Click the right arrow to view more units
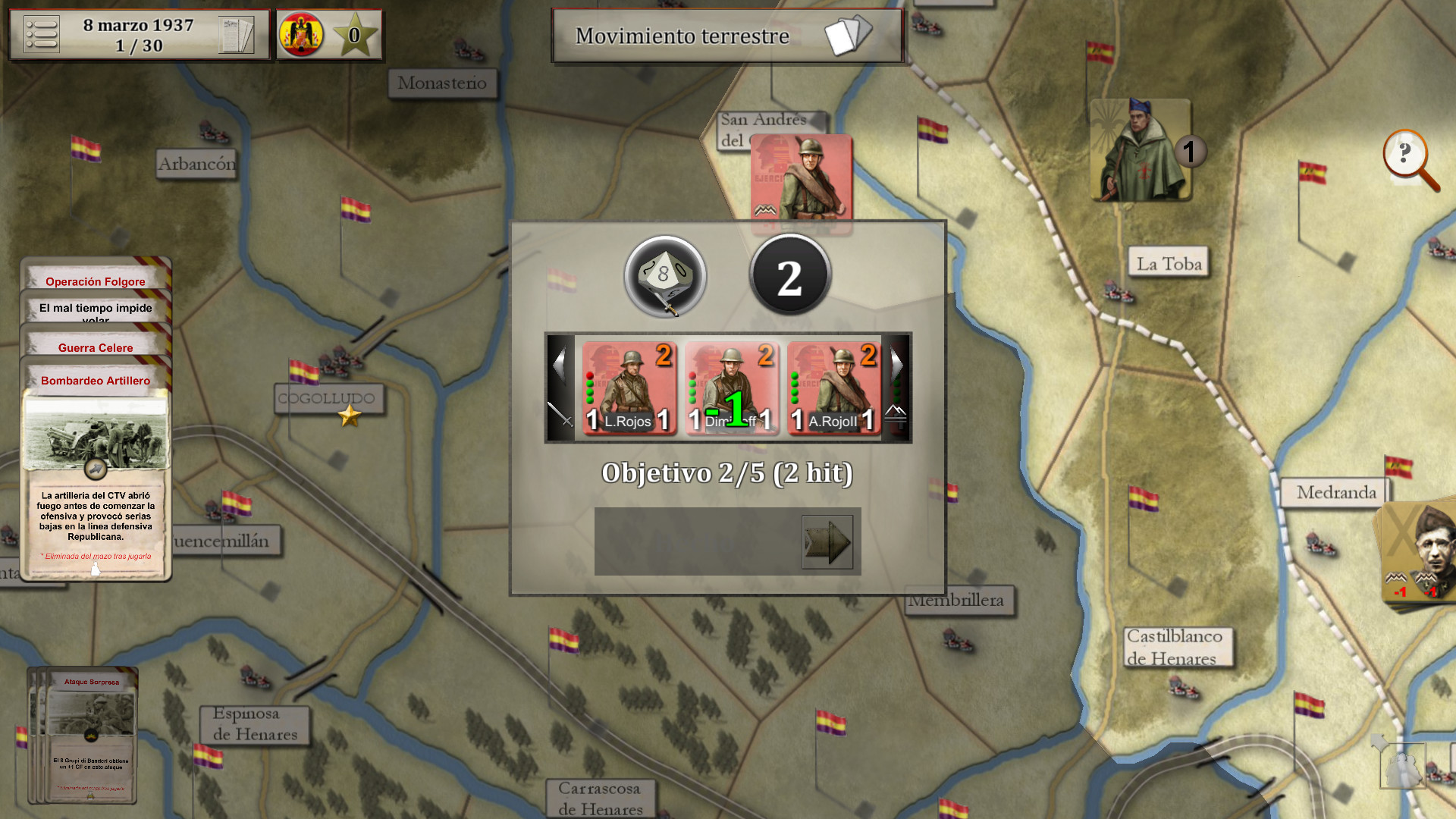Screen dimensions: 1456x819 [x=896, y=364]
